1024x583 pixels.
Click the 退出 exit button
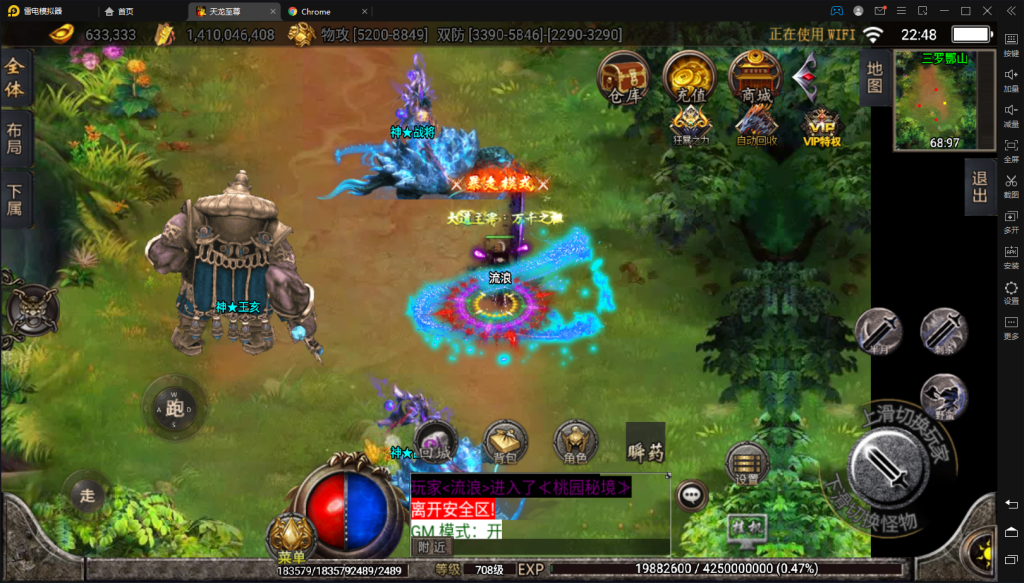(980, 186)
